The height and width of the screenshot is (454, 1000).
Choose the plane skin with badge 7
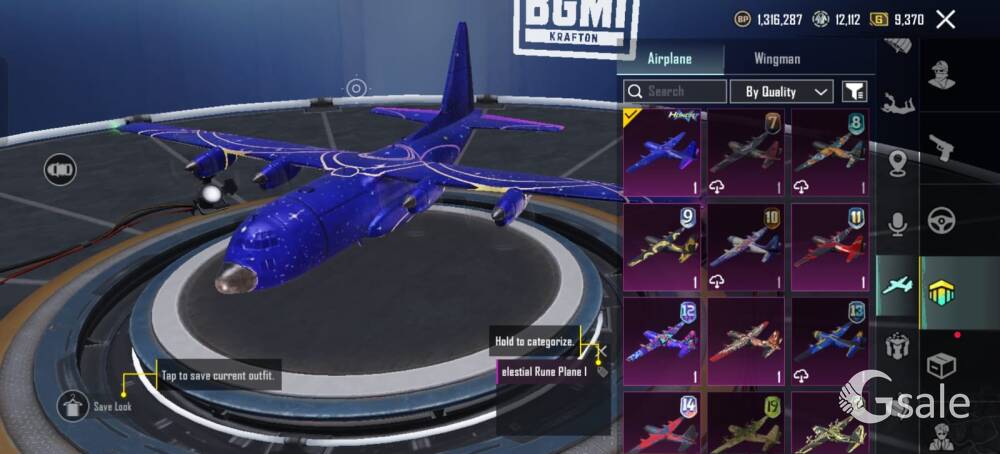(746, 153)
